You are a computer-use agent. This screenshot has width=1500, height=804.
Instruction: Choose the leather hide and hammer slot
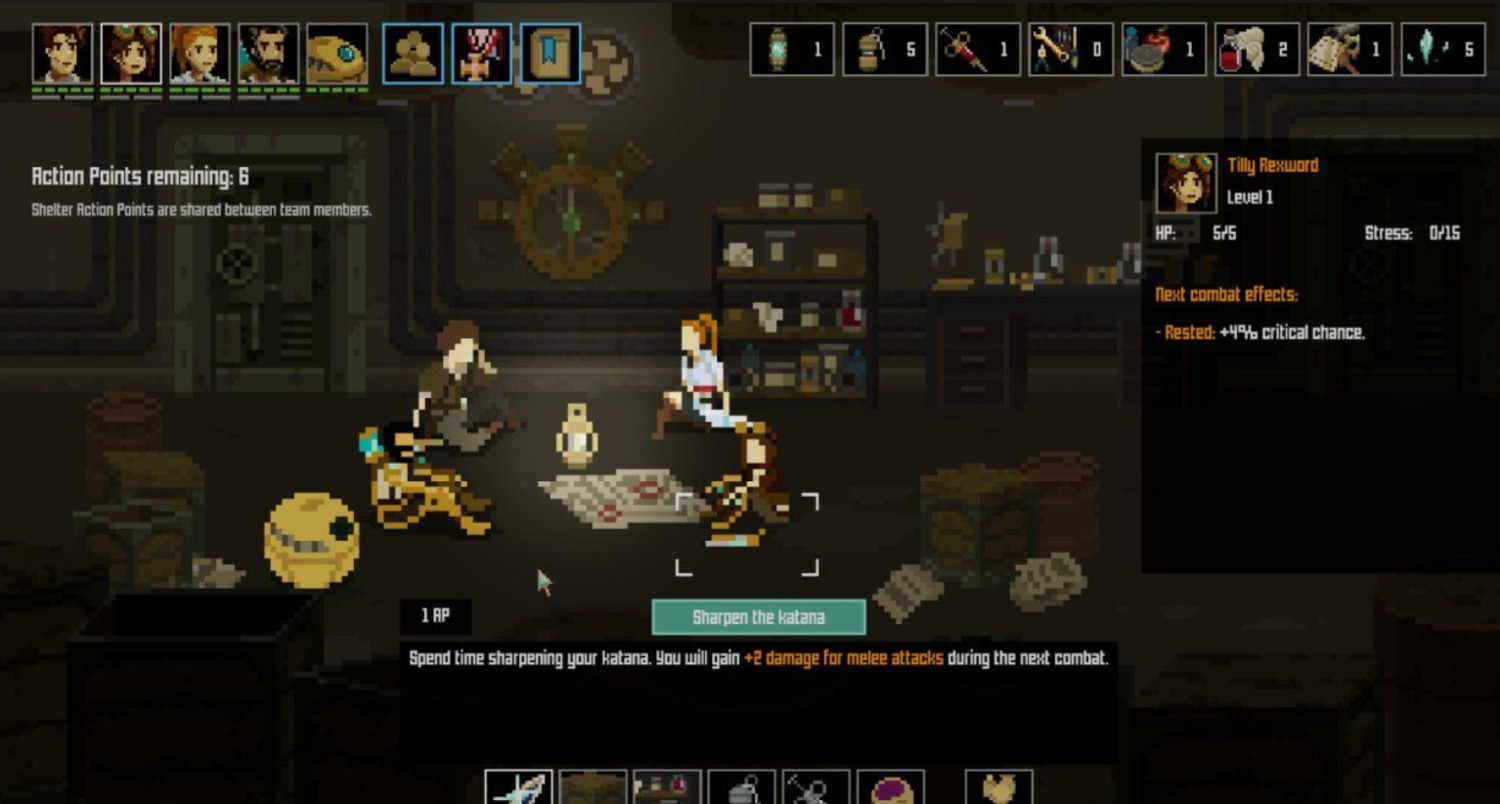(x=1349, y=50)
